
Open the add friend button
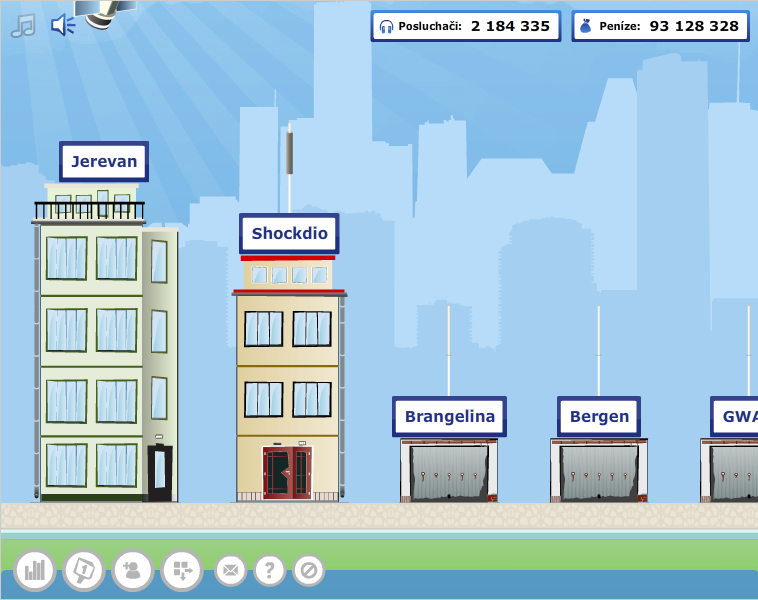click(x=133, y=570)
